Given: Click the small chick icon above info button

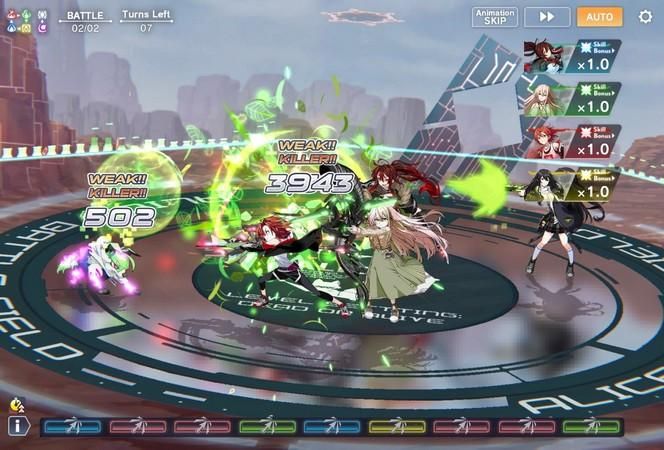Looking at the screenshot, I should pos(16,405).
